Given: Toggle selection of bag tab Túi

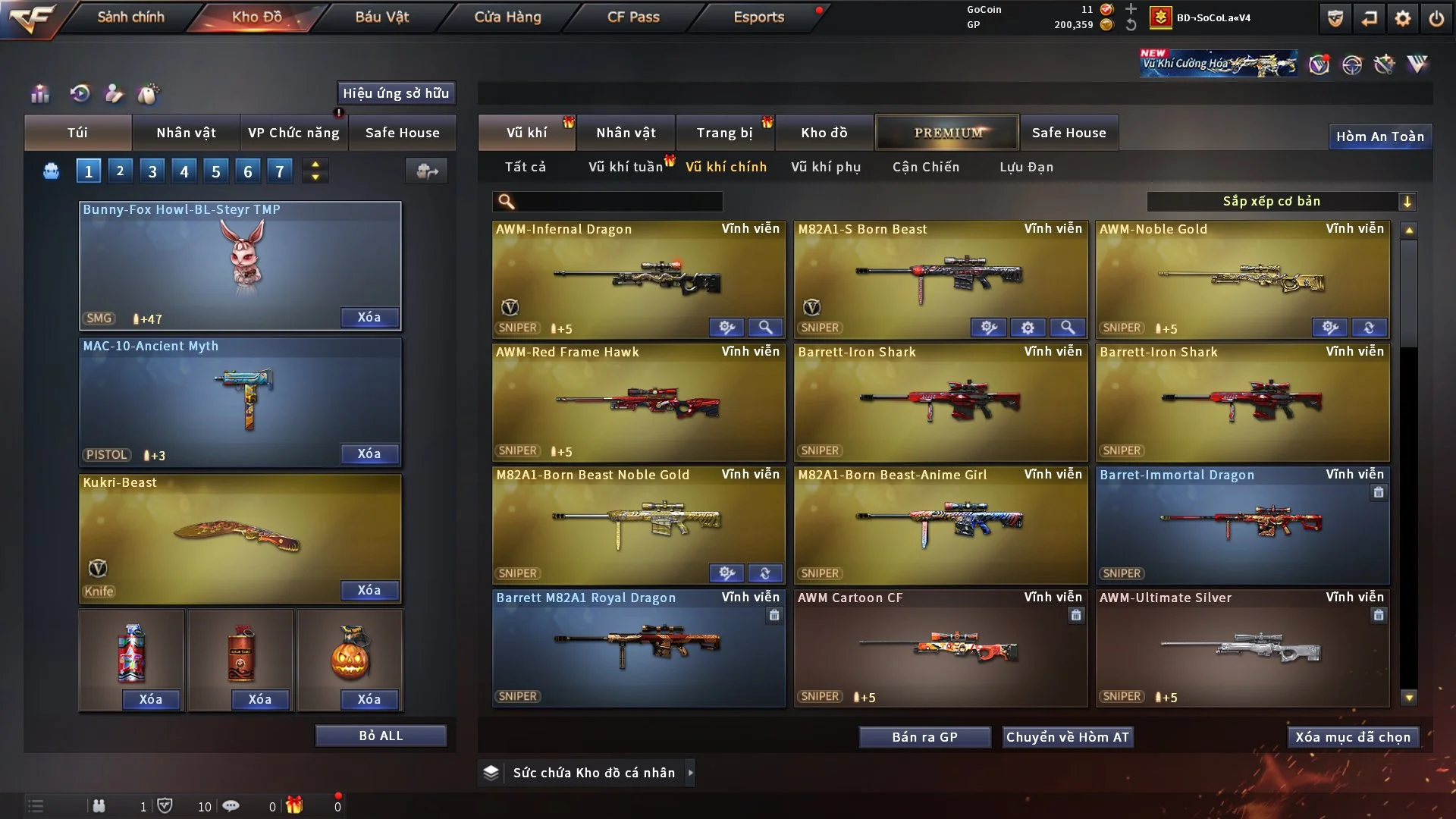Looking at the screenshot, I should [77, 133].
